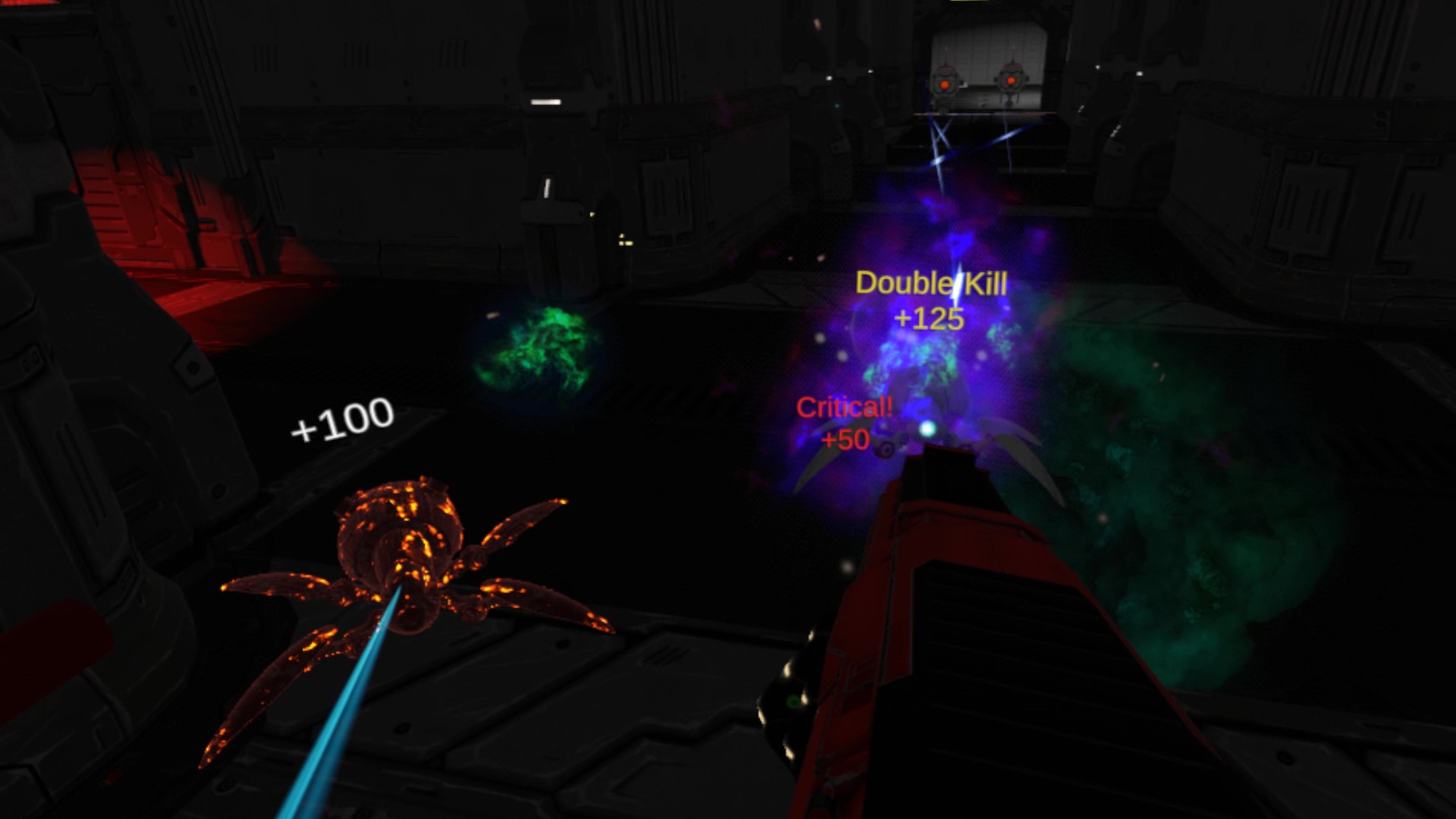
Task: Select the right robot's red eye lens
Action: 1011,80
